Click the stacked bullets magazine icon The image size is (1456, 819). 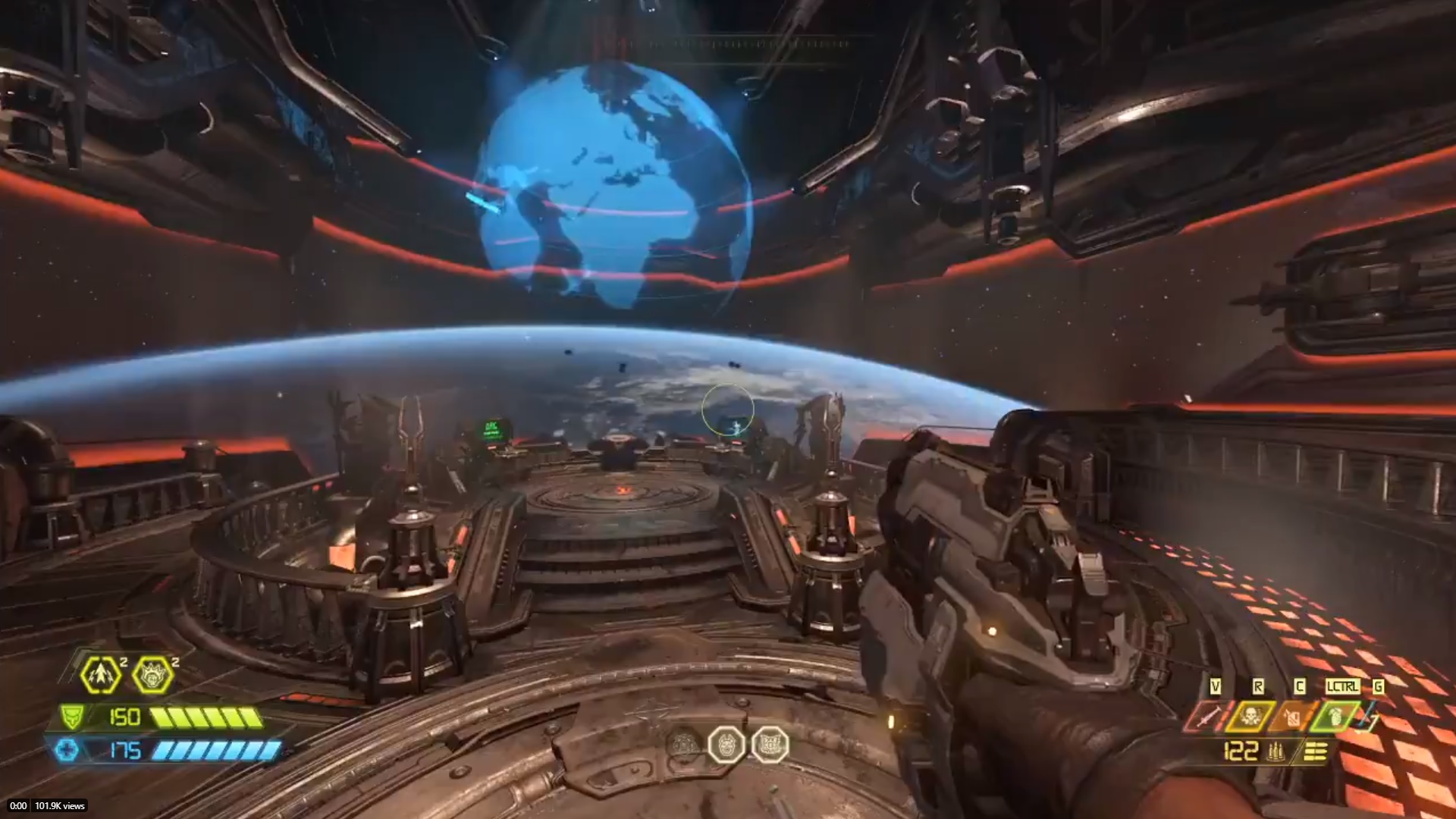pos(1315,752)
